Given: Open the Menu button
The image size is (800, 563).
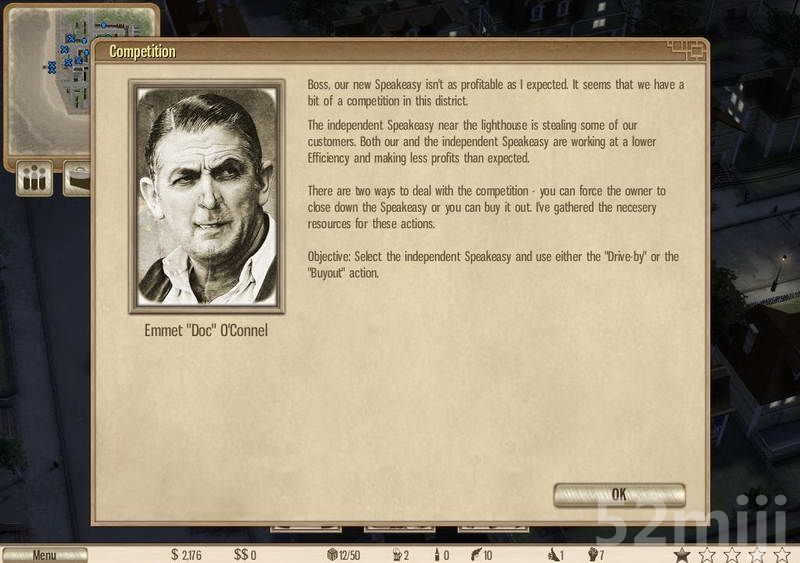Looking at the screenshot, I should pos(44,555).
